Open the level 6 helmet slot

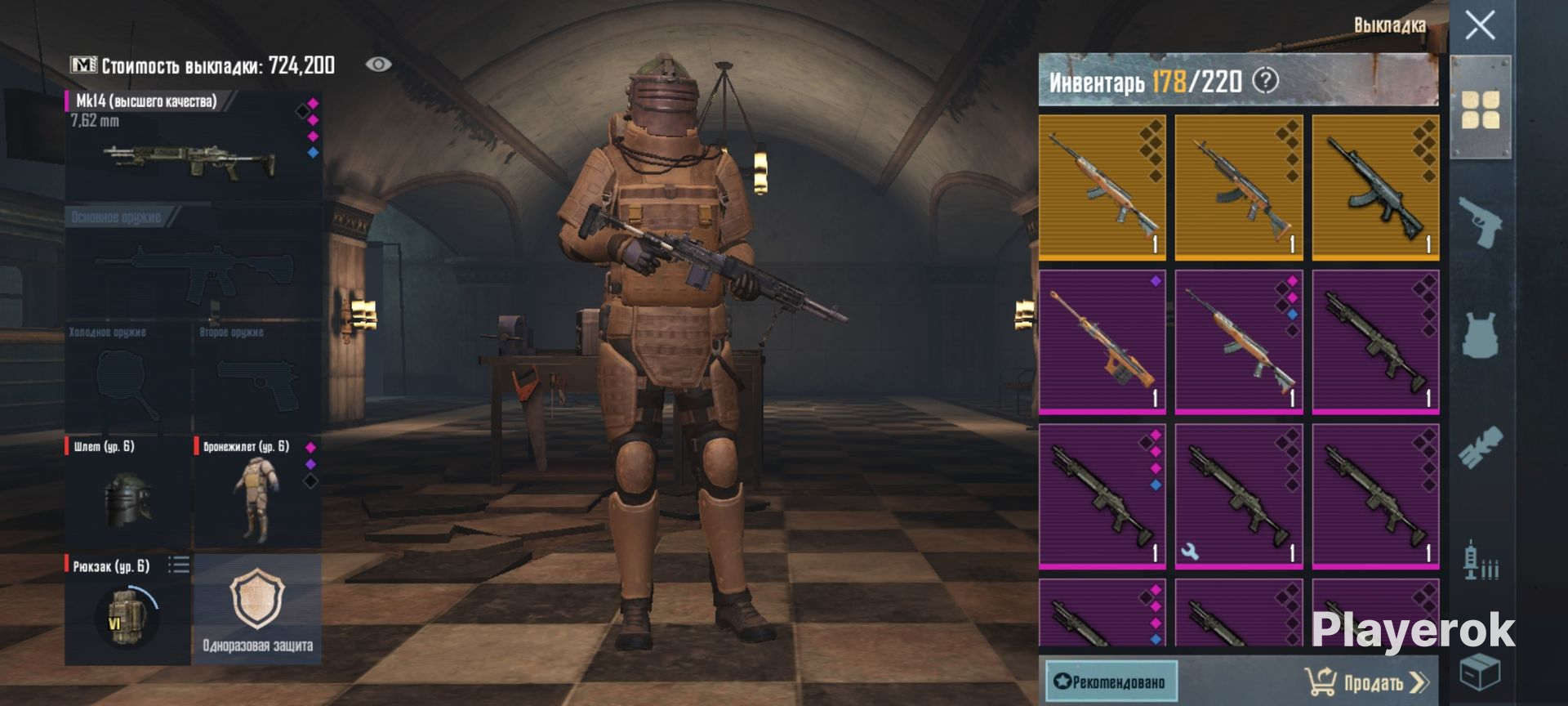coord(127,492)
